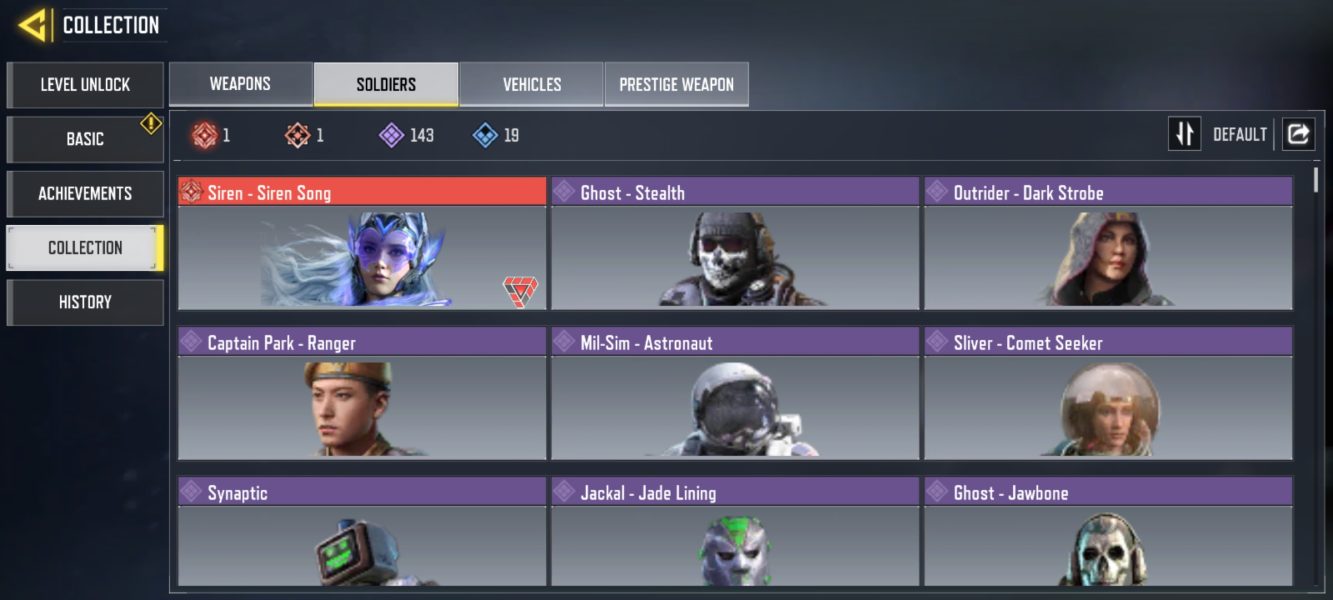The image size is (1333, 600).
Task: Select the Outrider - Dark Strobe card
Action: tap(1108, 244)
